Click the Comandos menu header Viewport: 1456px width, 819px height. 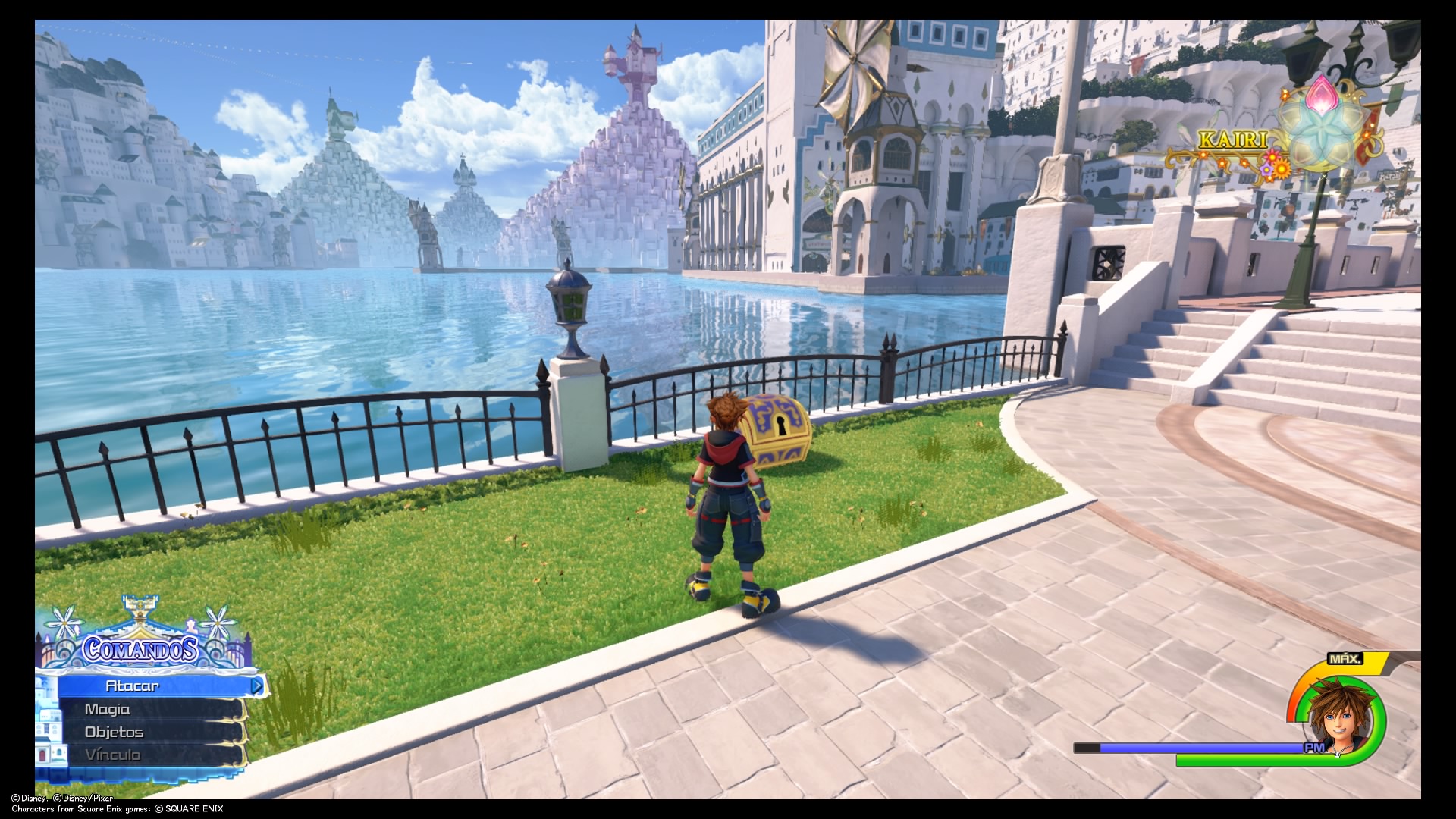tap(141, 649)
